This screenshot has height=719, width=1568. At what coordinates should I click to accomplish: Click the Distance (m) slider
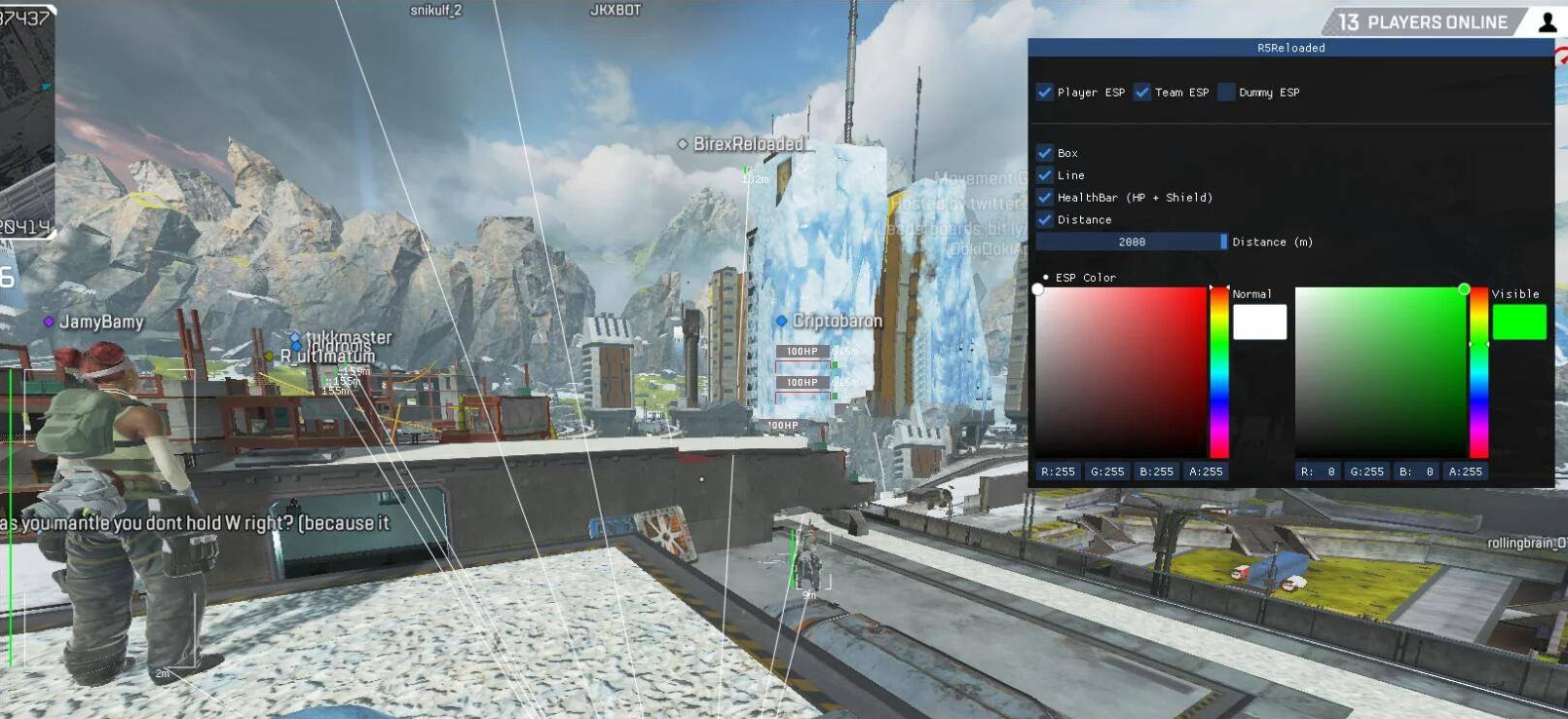1132,242
